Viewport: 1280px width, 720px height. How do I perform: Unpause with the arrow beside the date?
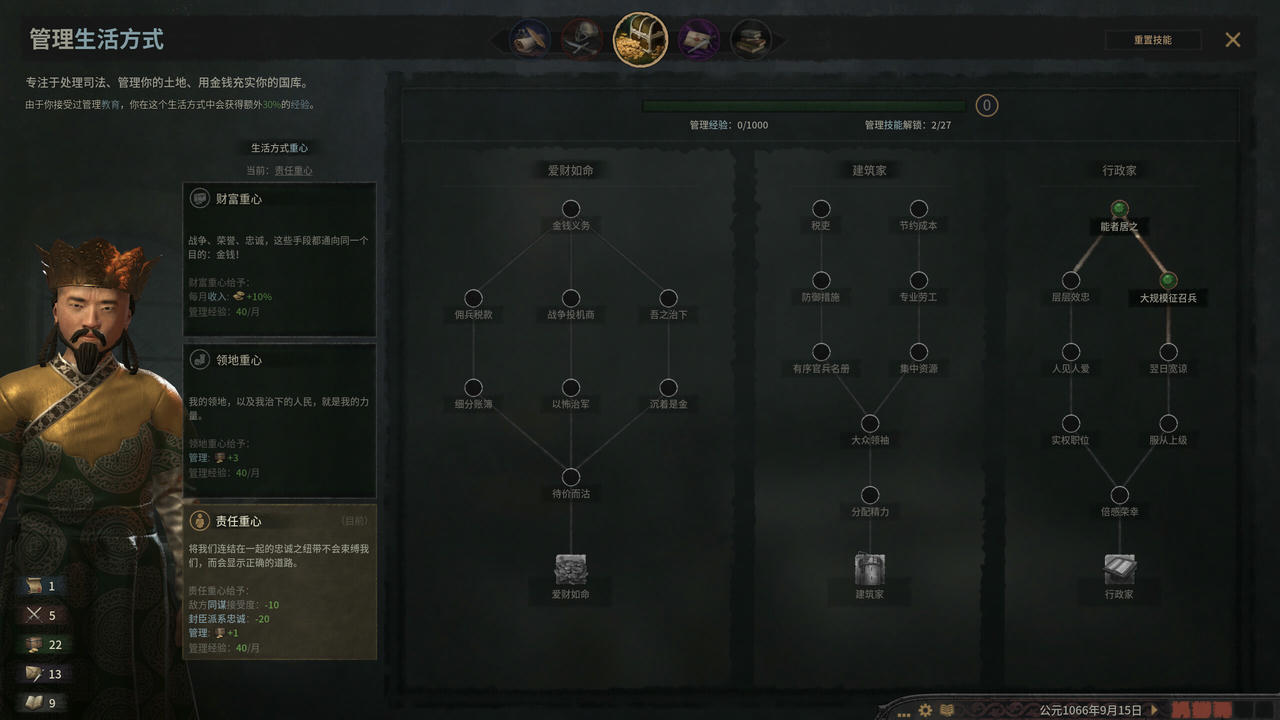pos(1152,707)
